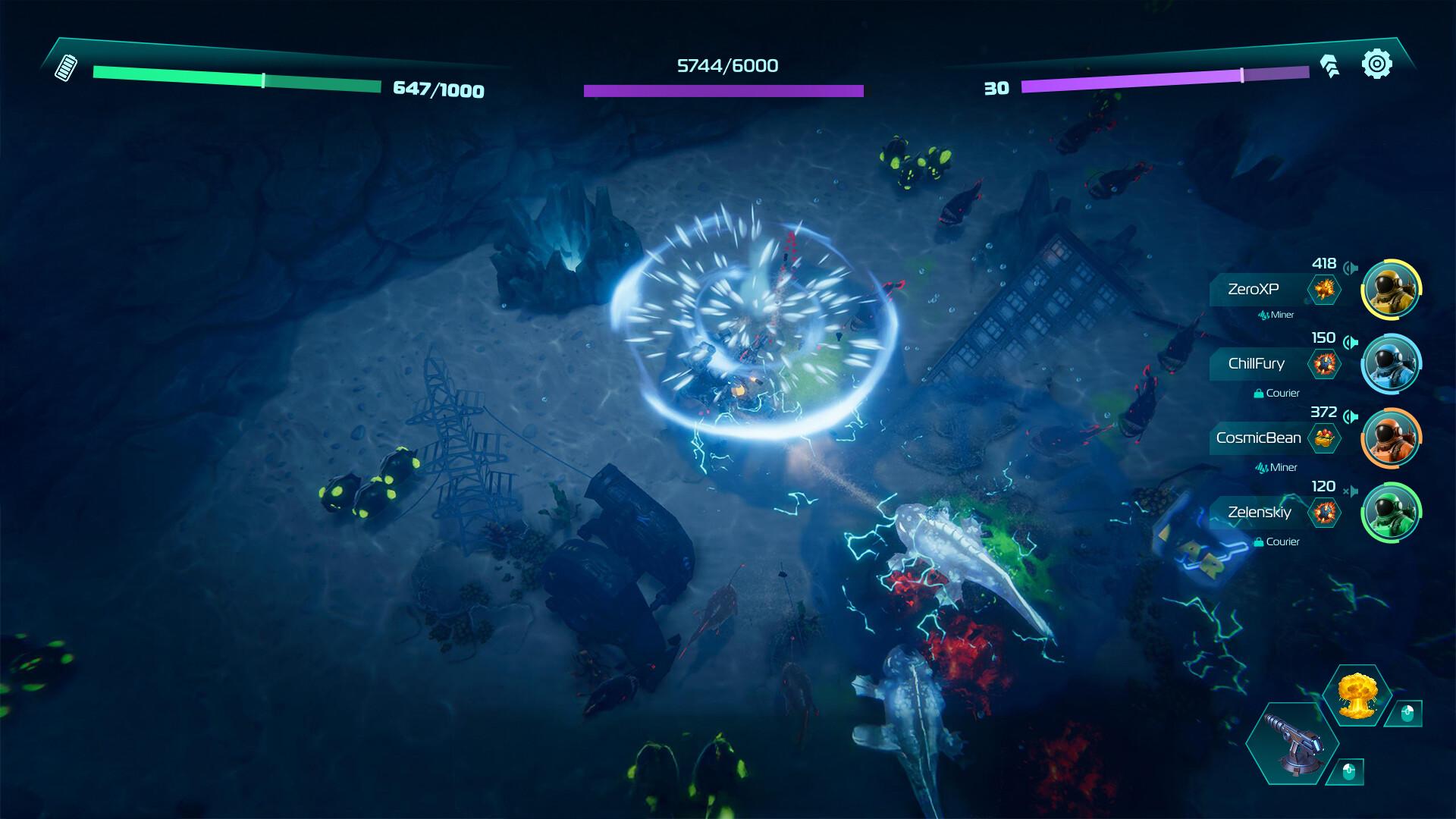The width and height of the screenshot is (1456, 819).
Task: Click the mouse-button hint beside the turret
Action: pos(1348,772)
